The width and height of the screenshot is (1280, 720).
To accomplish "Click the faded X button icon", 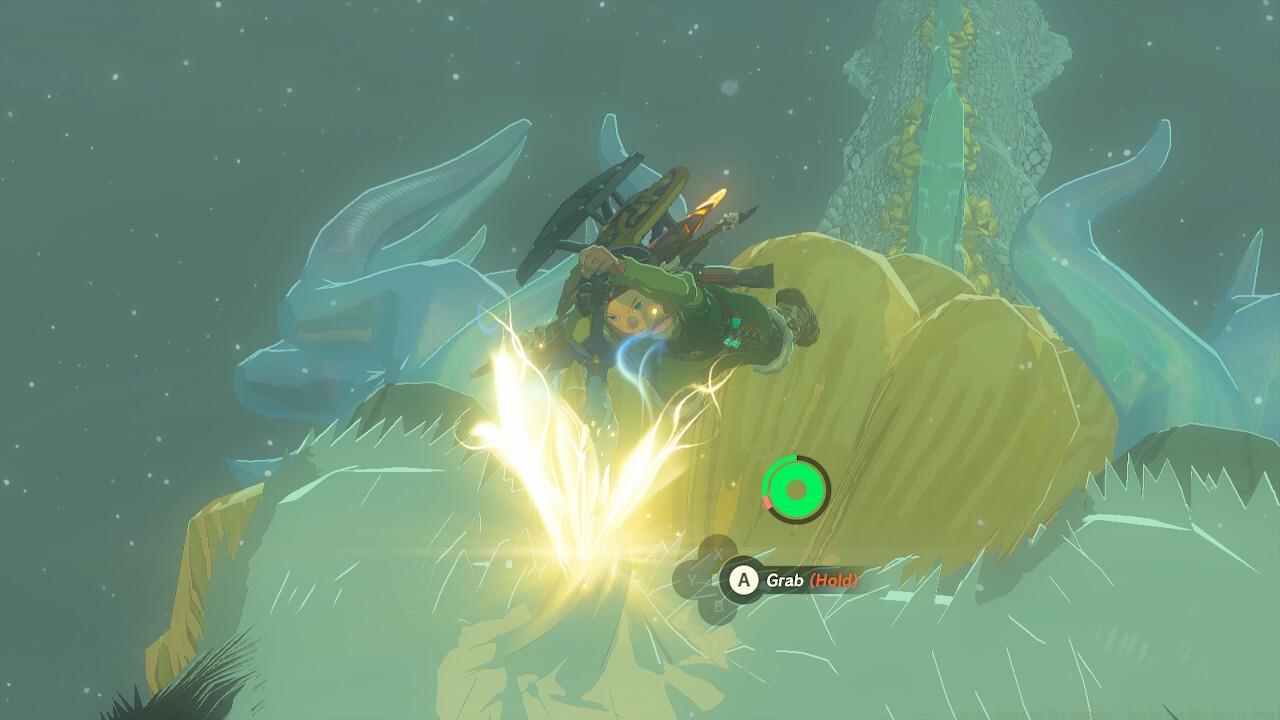I will pyautogui.click(x=716, y=553).
